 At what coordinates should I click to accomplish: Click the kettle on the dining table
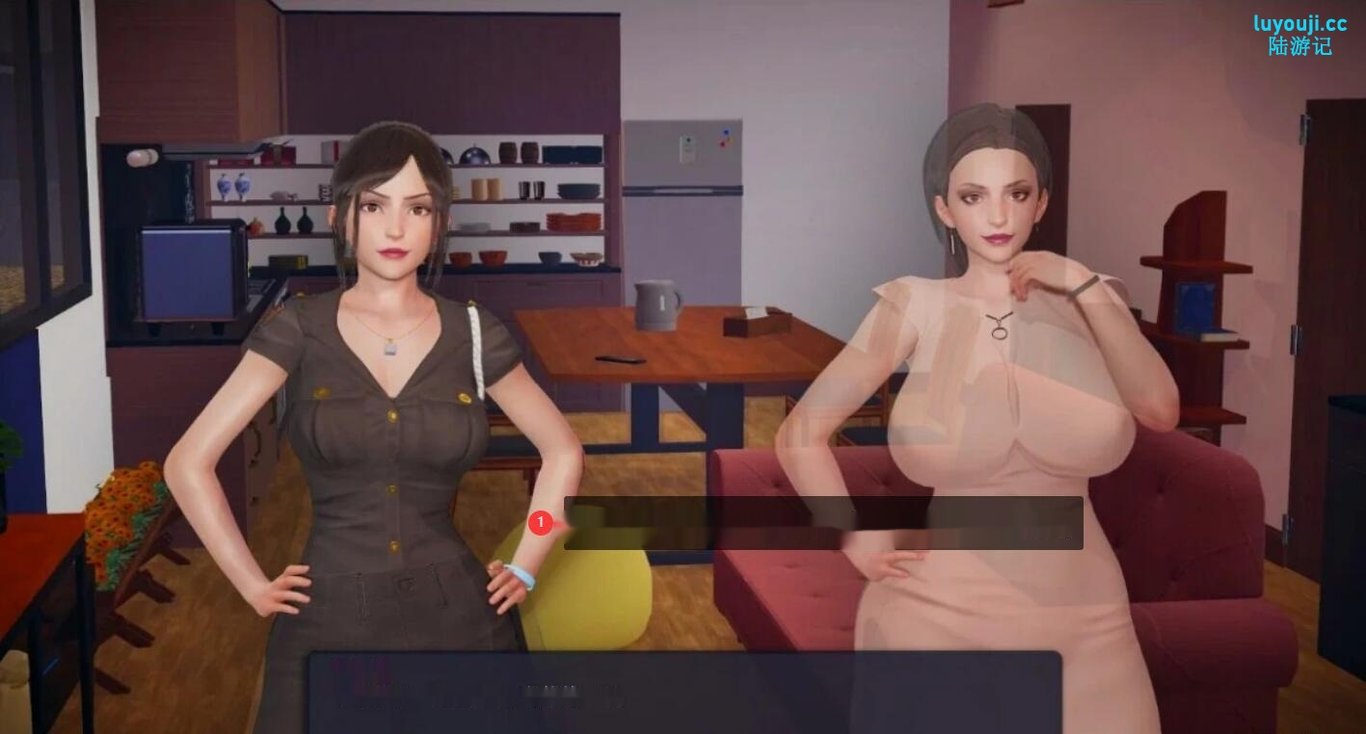pyautogui.click(x=657, y=305)
